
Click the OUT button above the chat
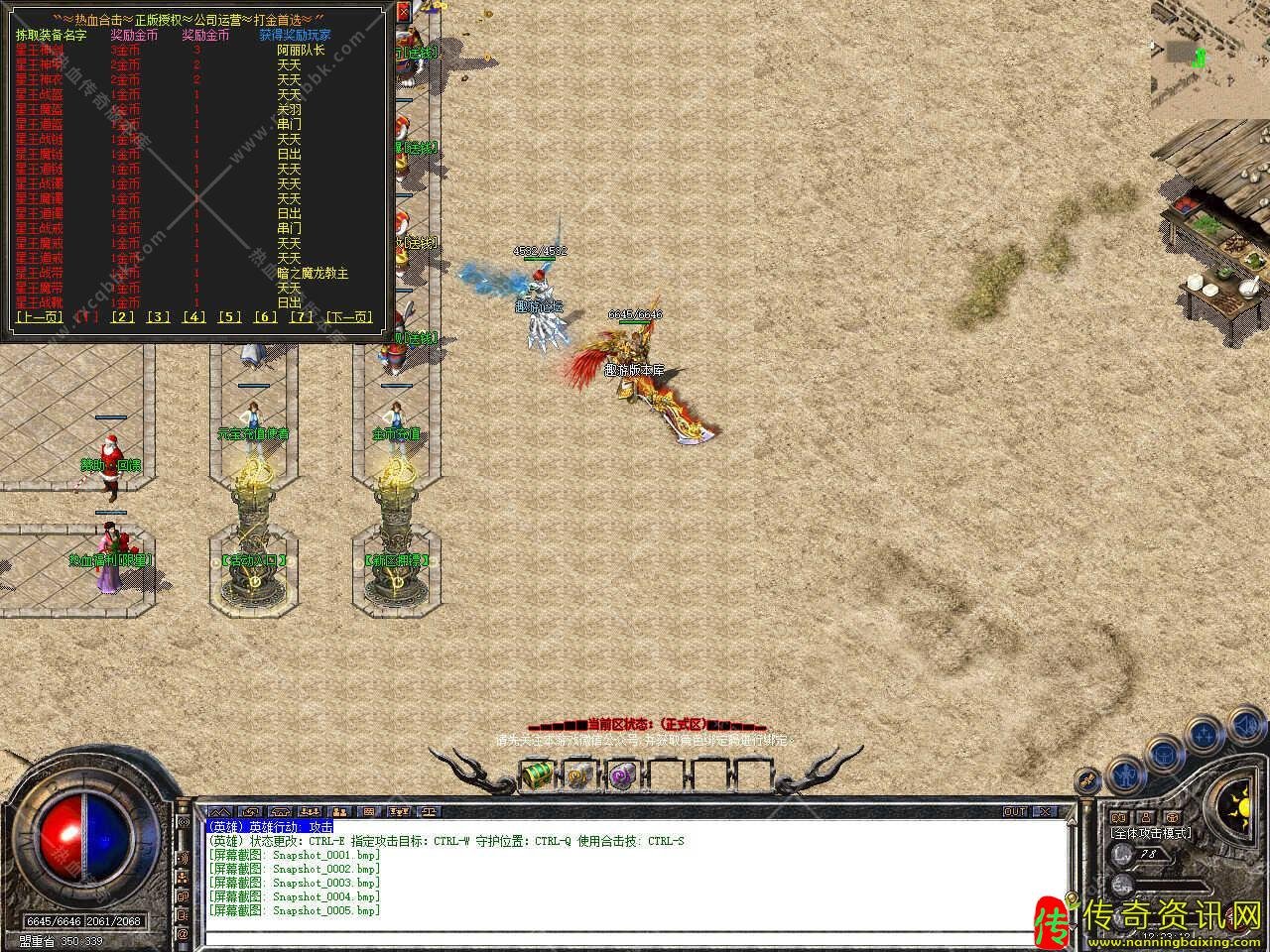(1014, 811)
